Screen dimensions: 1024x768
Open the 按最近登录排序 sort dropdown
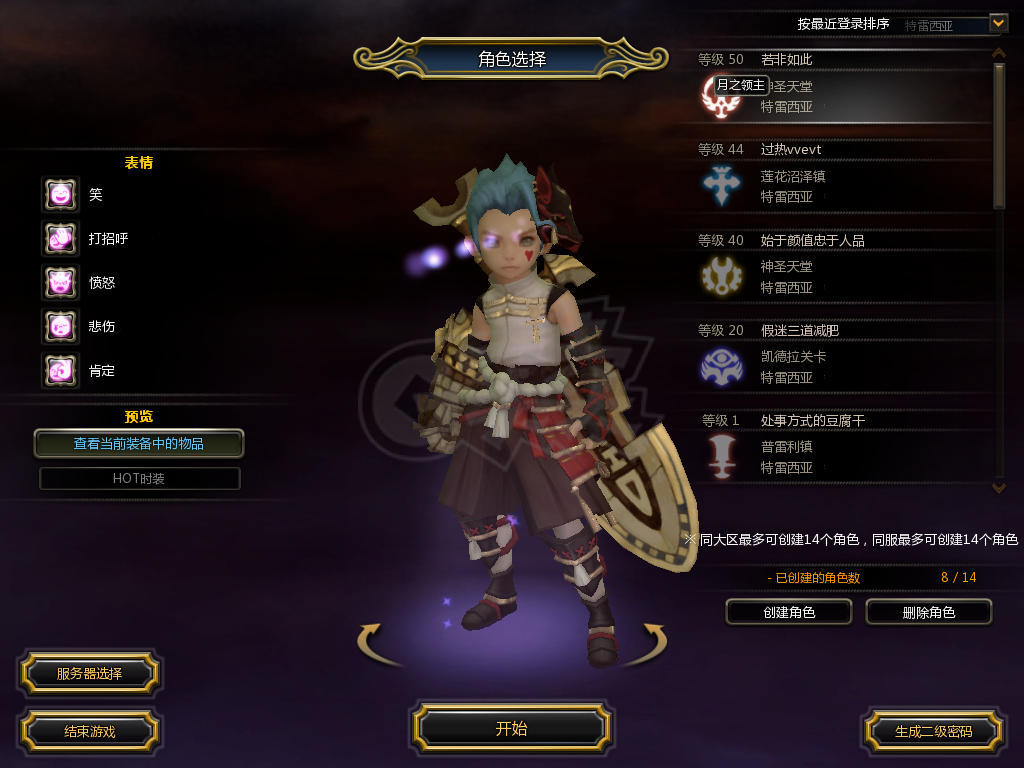[x=998, y=22]
